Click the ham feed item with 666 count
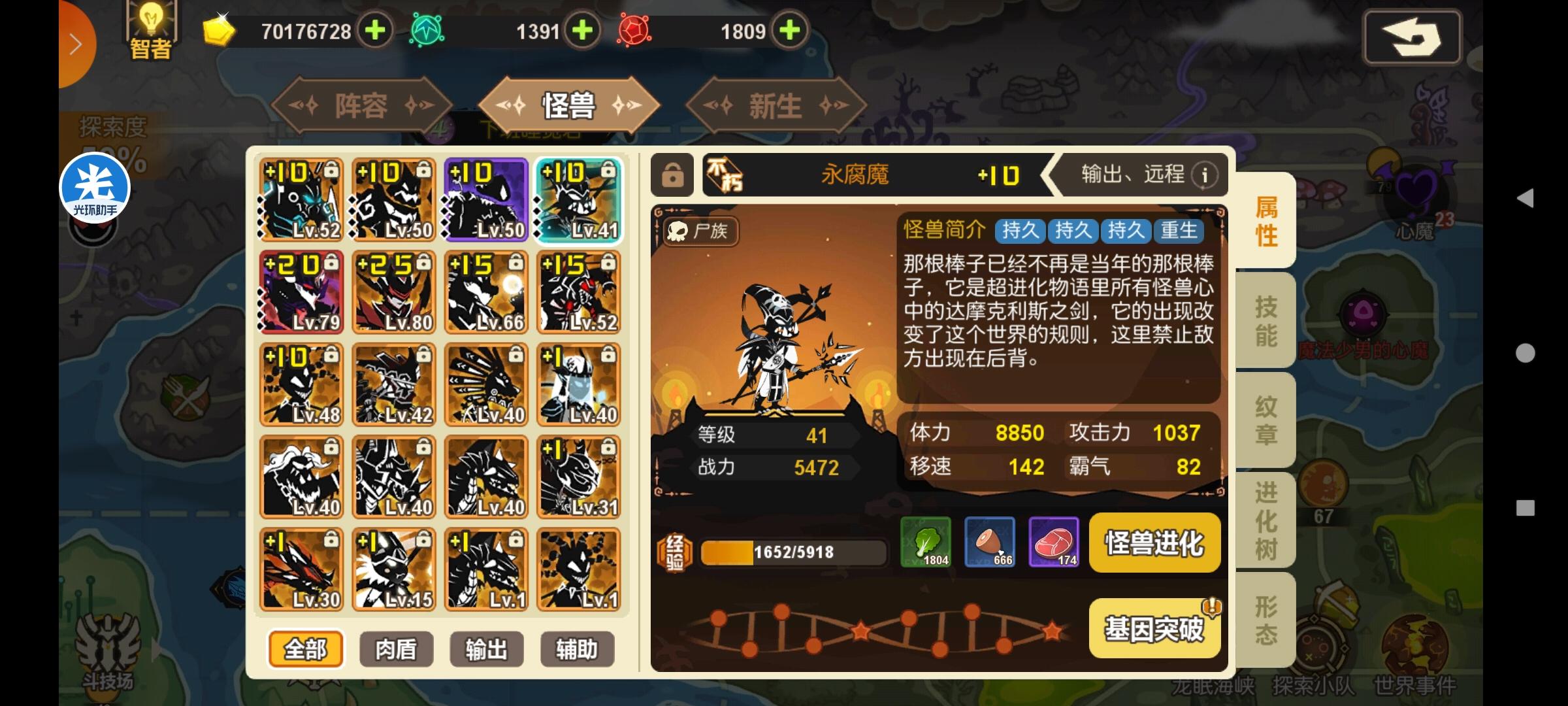The image size is (1568, 706). [x=990, y=543]
